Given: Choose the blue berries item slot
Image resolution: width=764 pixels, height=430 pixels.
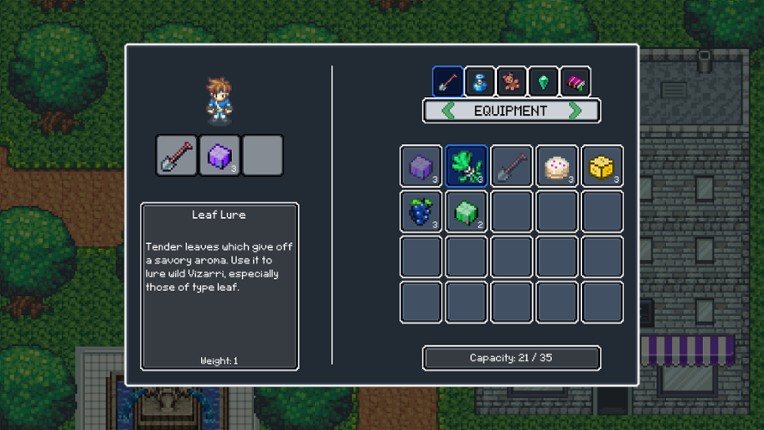Looking at the screenshot, I should 421,211.
